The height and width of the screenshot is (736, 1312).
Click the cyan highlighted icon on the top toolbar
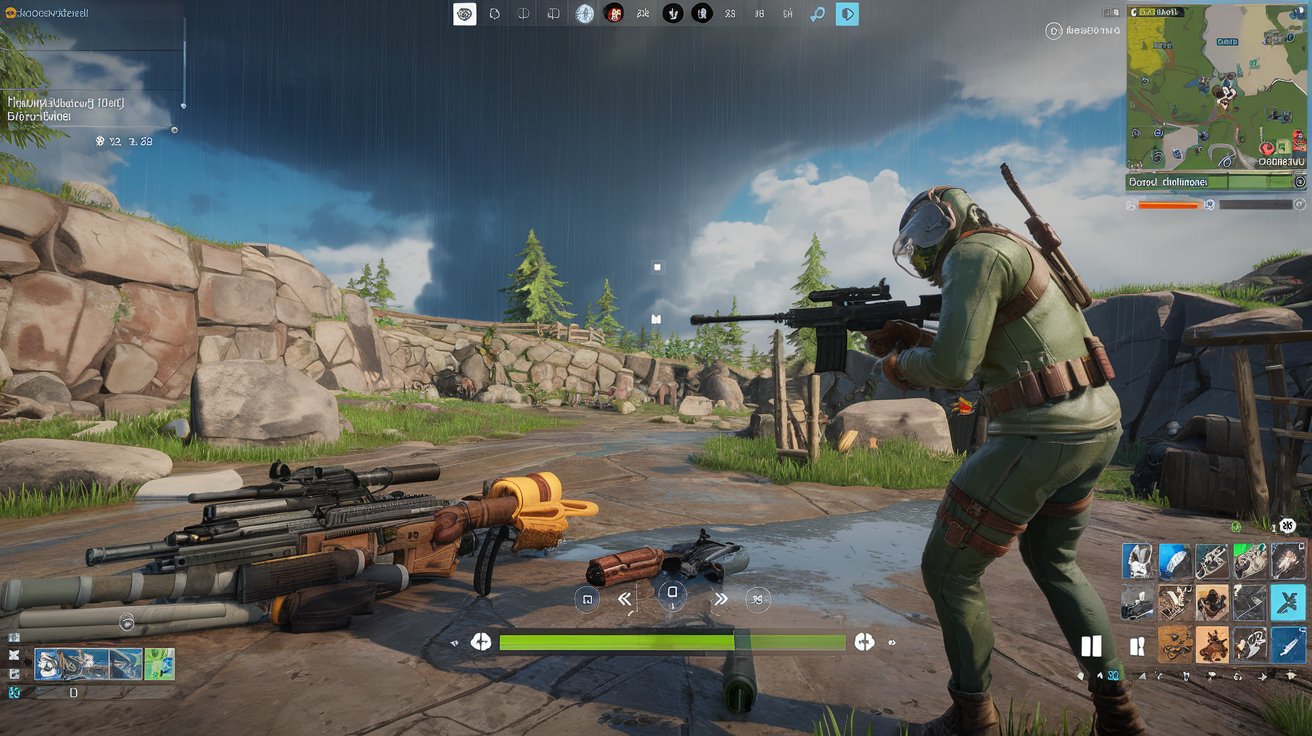tap(847, 14)
